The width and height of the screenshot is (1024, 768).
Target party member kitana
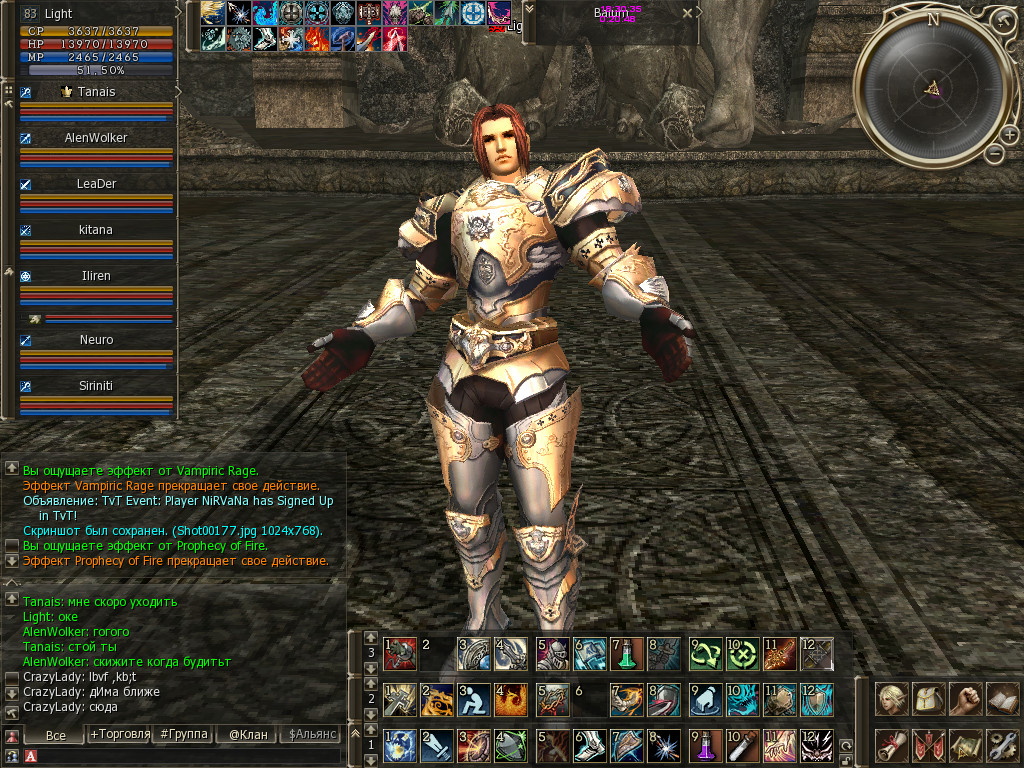(96, 230)
